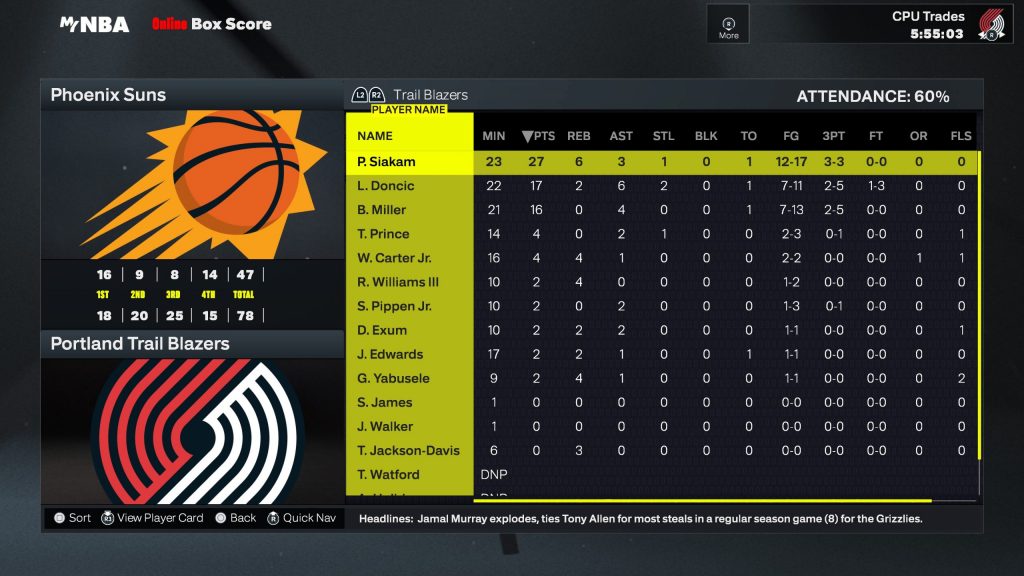1024x576 pixels.
Task: Sort by the REB column header
Action: [x=579, y=136]
